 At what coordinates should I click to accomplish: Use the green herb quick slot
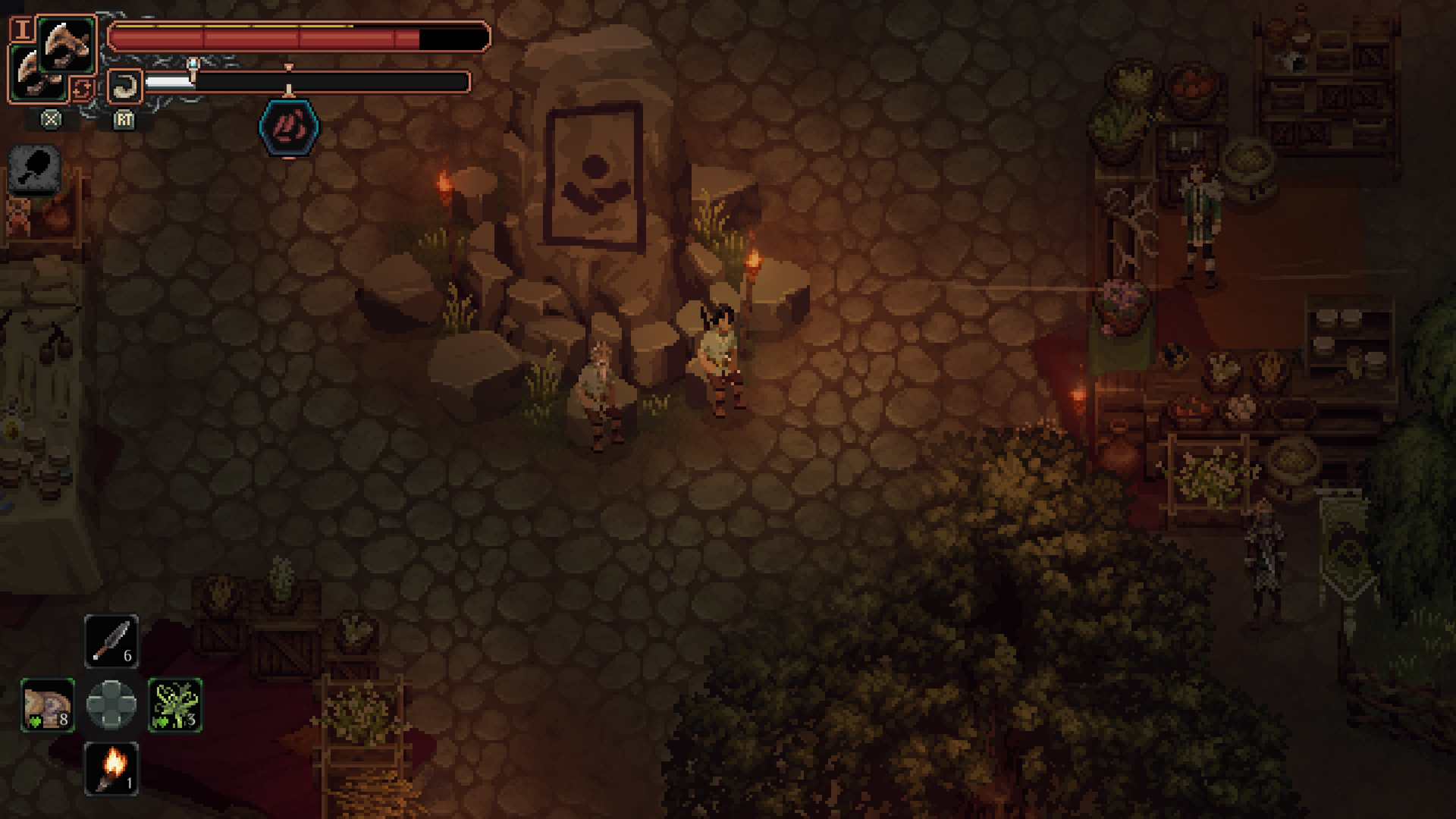pos(175,704)
